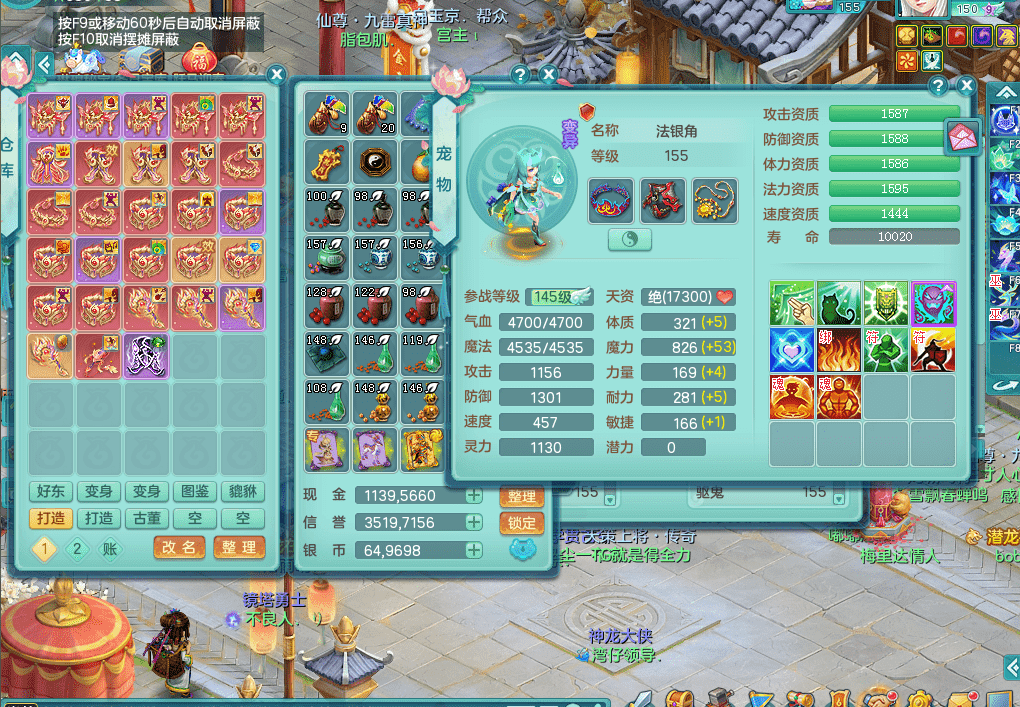Click the plus button beside 现金
Image resolution: width=1020 pixels, height=707 pixels.
tap(473, 495)
